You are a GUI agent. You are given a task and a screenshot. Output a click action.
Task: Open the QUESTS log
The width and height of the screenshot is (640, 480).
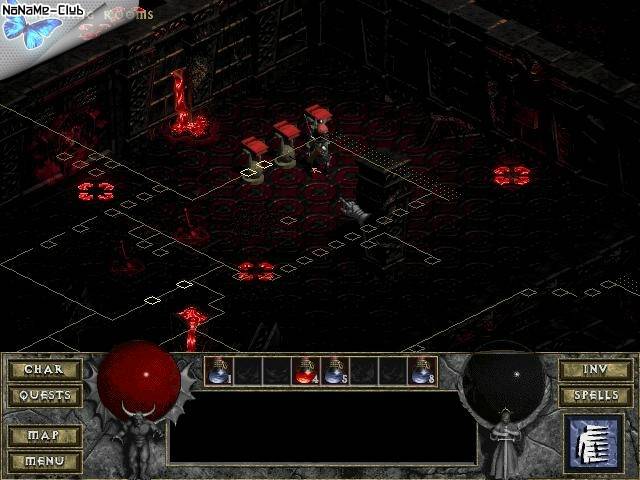click(44, 395)
